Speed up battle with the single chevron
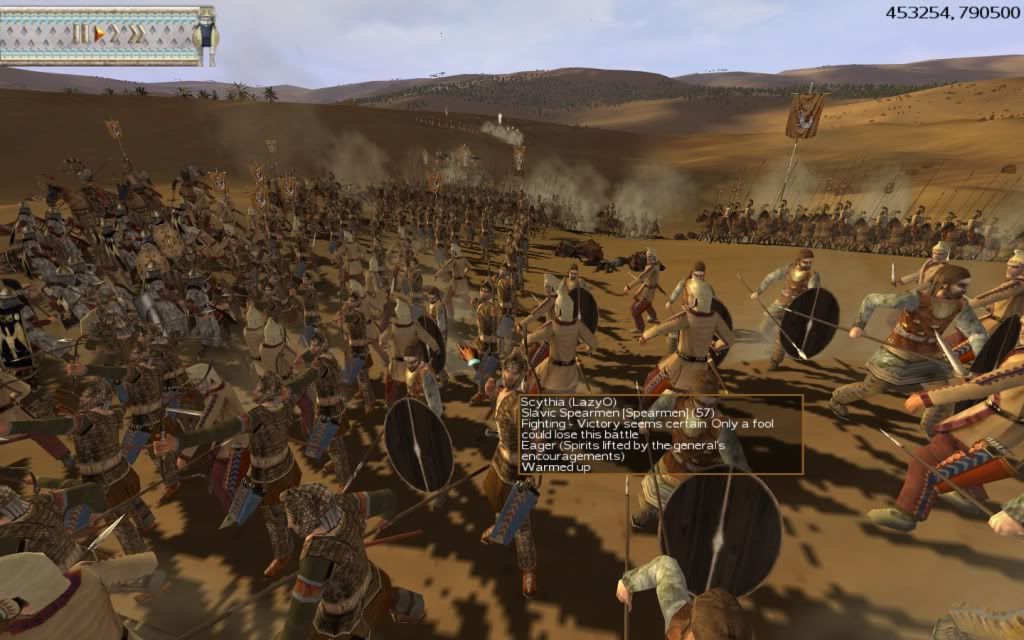 click(x=115, y=34)
